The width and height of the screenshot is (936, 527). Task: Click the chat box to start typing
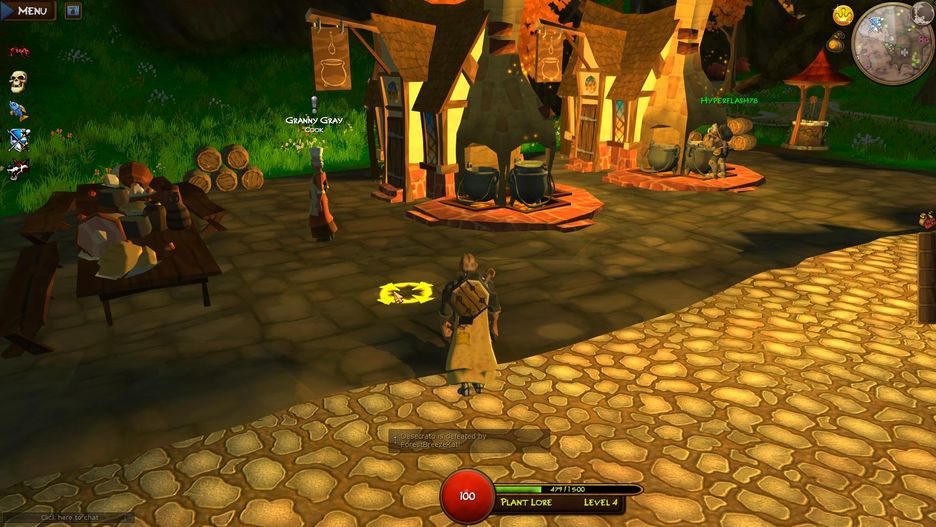coord(67,518)
